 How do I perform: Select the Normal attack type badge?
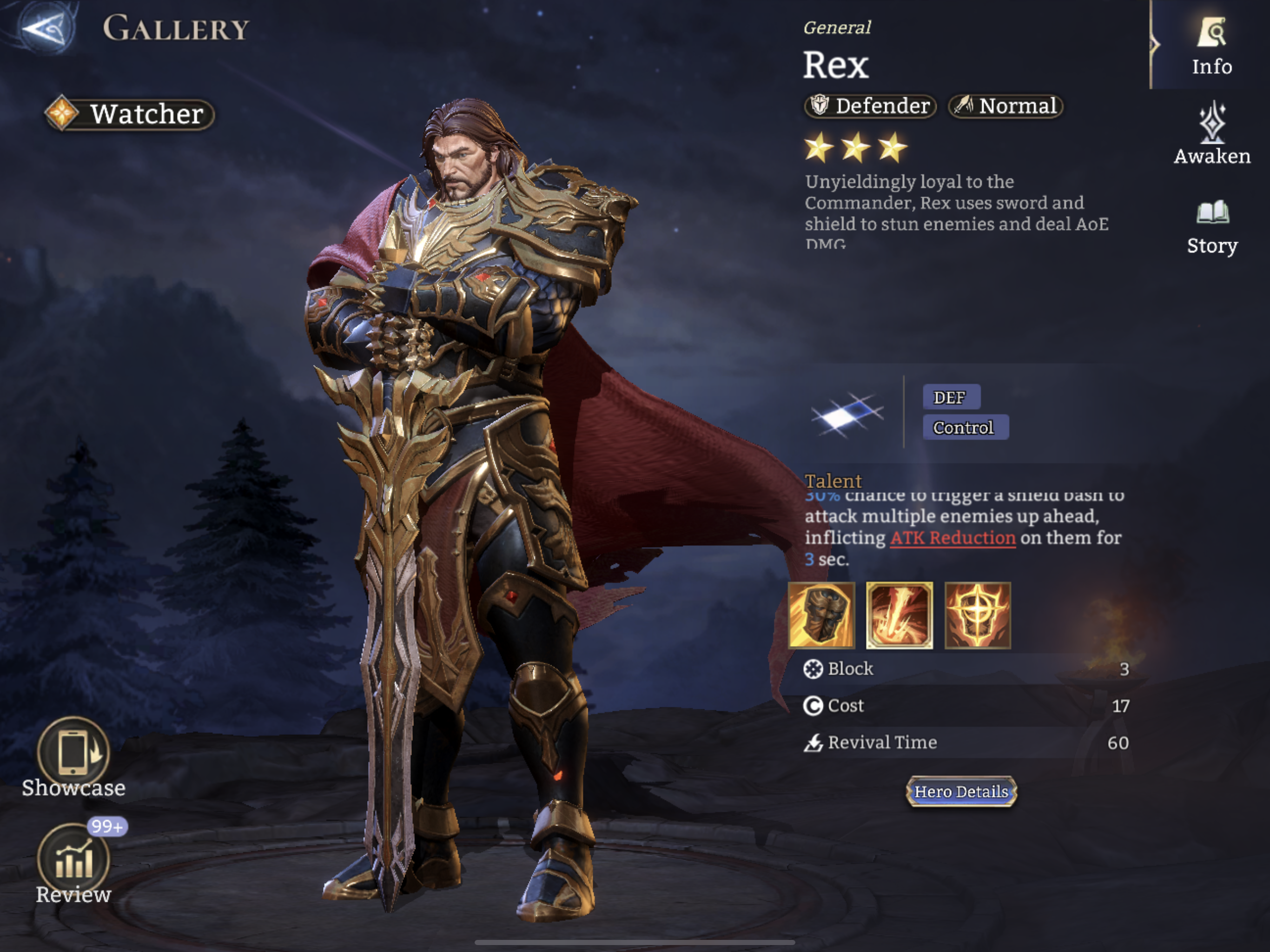click(x=1005, y=106)
